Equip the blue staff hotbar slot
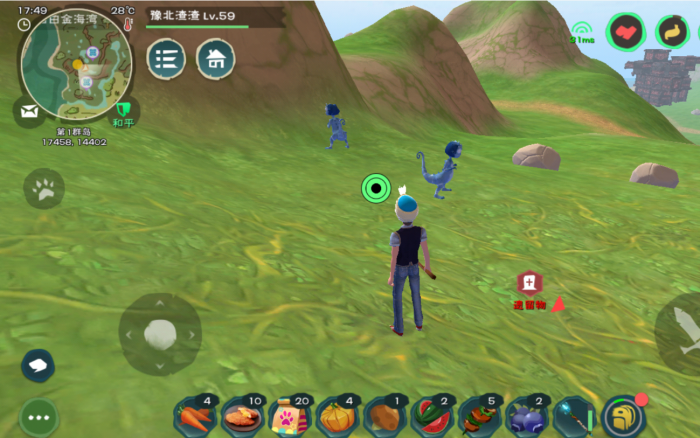This screenshot has height=438, width=700. (x=573, y=416)
